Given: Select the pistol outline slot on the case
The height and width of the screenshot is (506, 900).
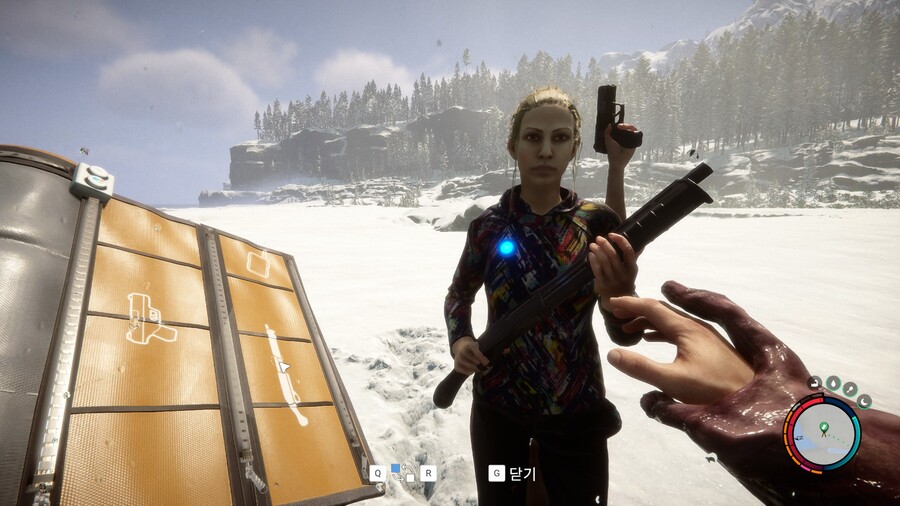Looking at the screenshot, I should point(150,319).
